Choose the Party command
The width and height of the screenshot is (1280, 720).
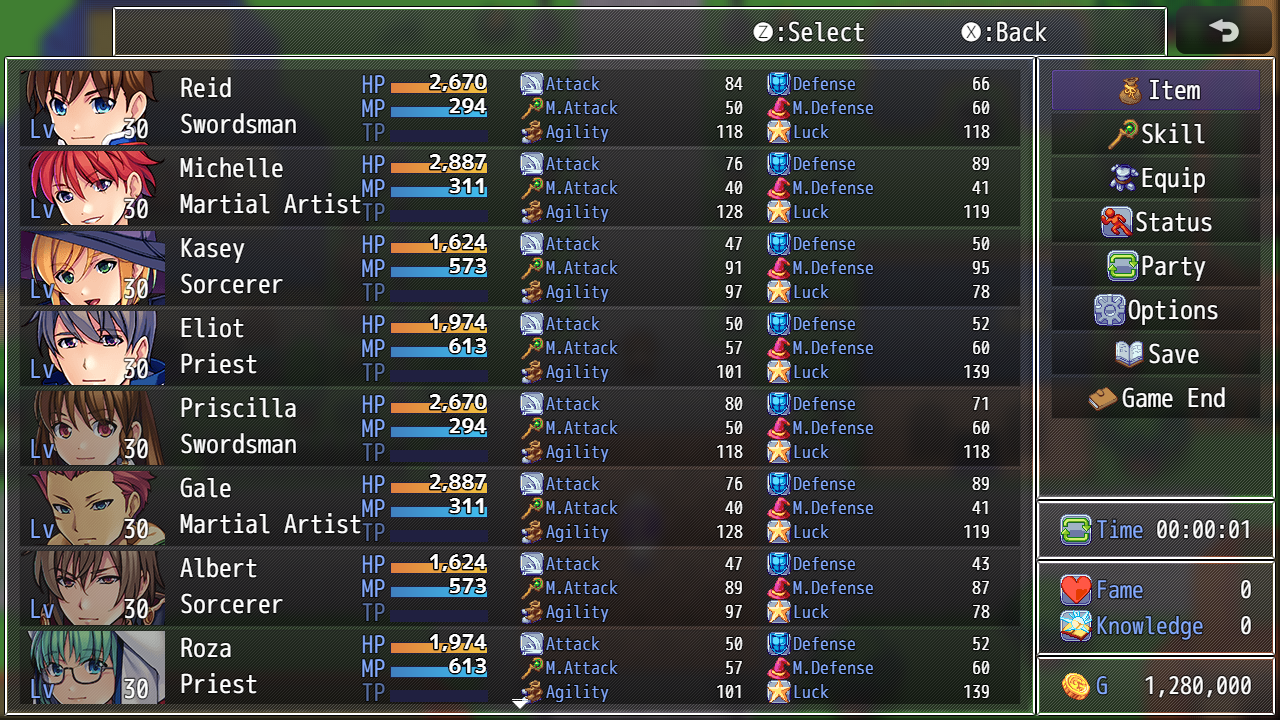click(x=1155, y=266)
